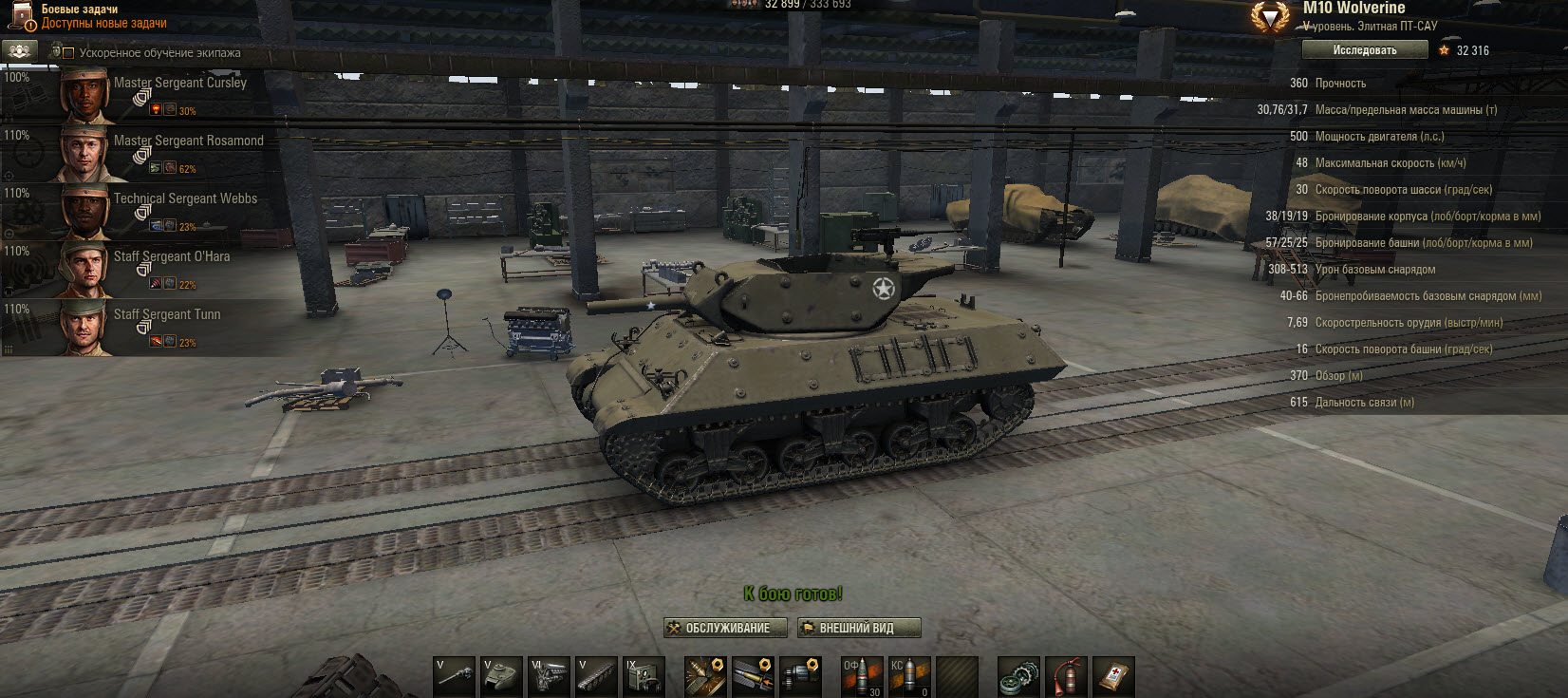Screen dimensions: 1568x698
Task: Open the tier IX radio module slot
Action: click(x=644, y=676)
